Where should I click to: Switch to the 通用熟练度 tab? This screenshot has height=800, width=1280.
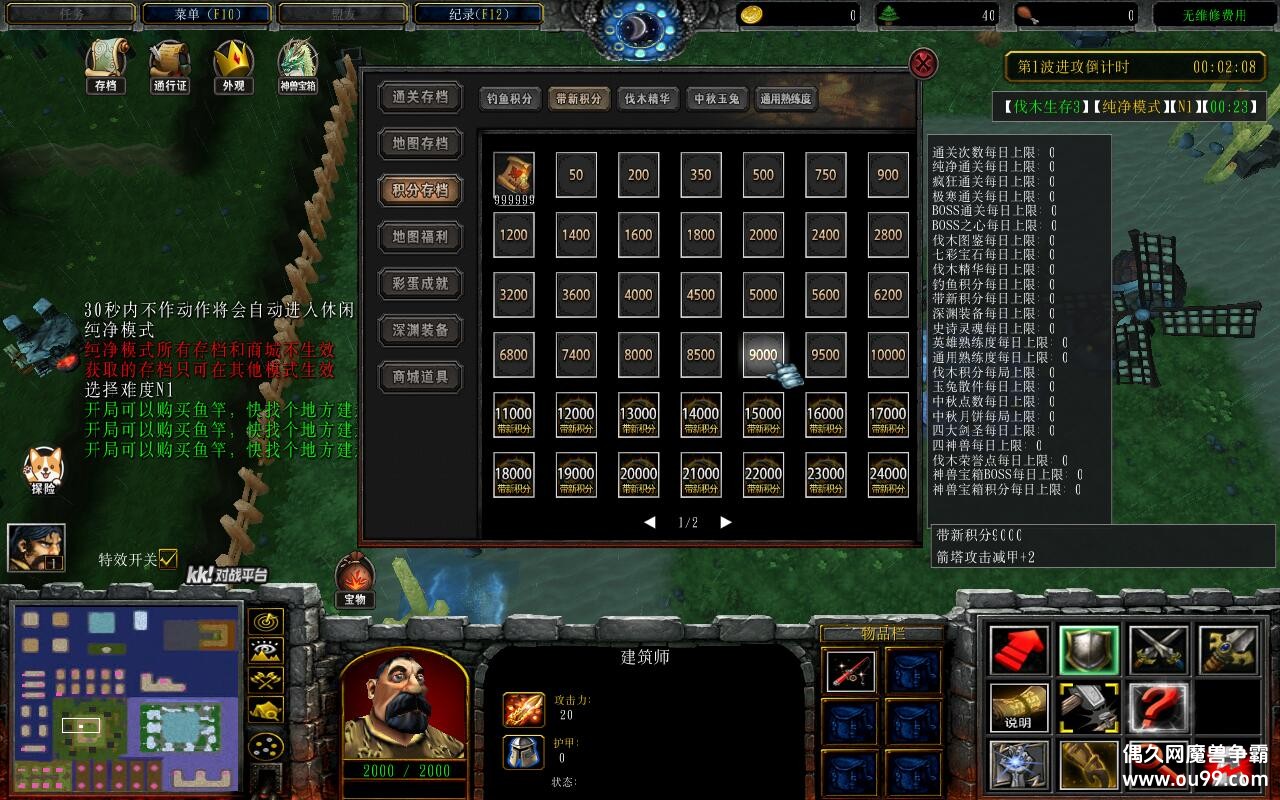point(786,99)
